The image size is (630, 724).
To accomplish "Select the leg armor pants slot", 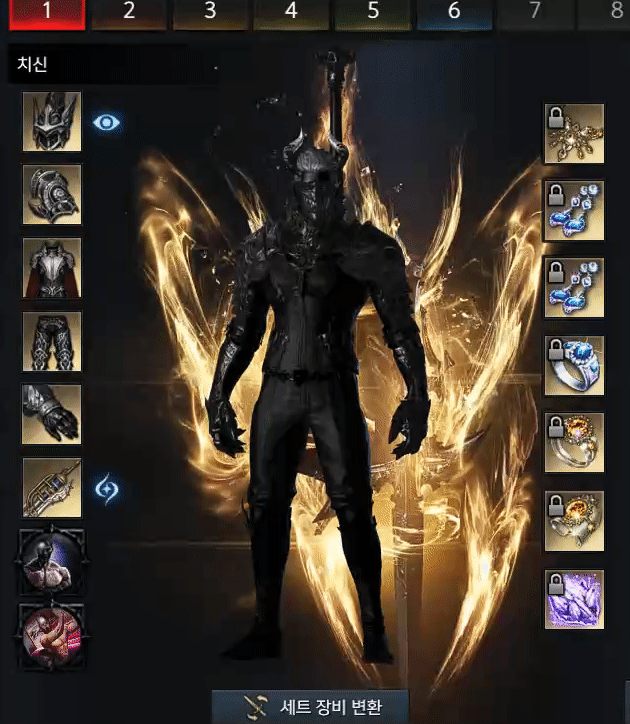I will tap(52, 341).
